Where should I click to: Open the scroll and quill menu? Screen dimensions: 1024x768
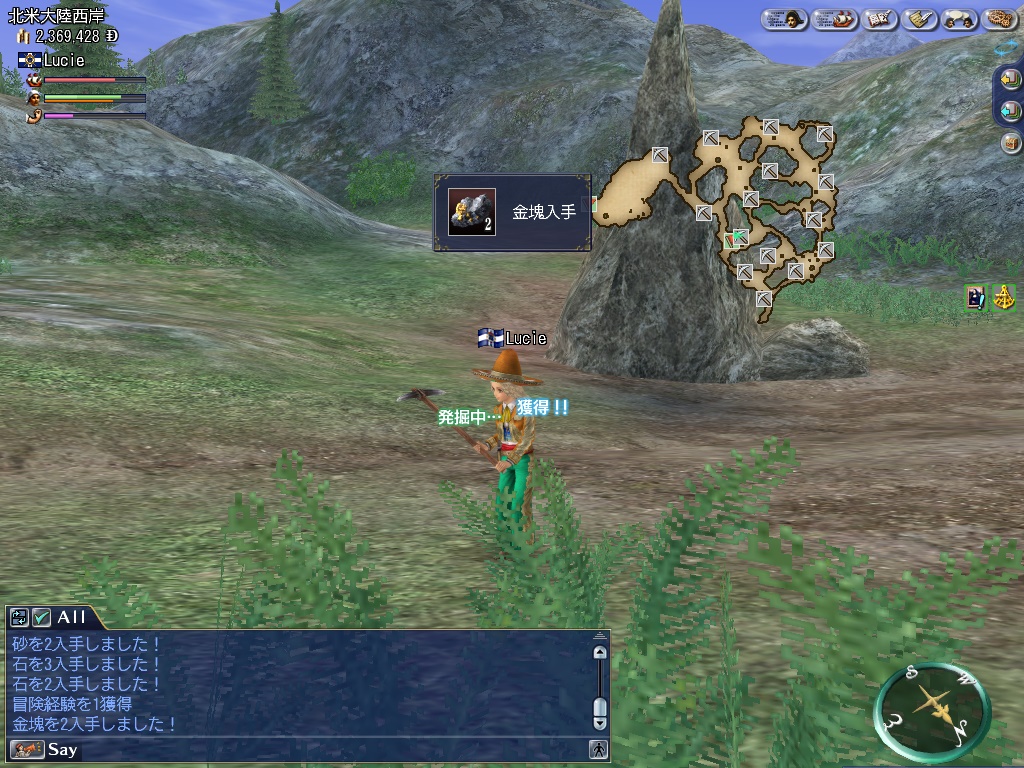919,18
